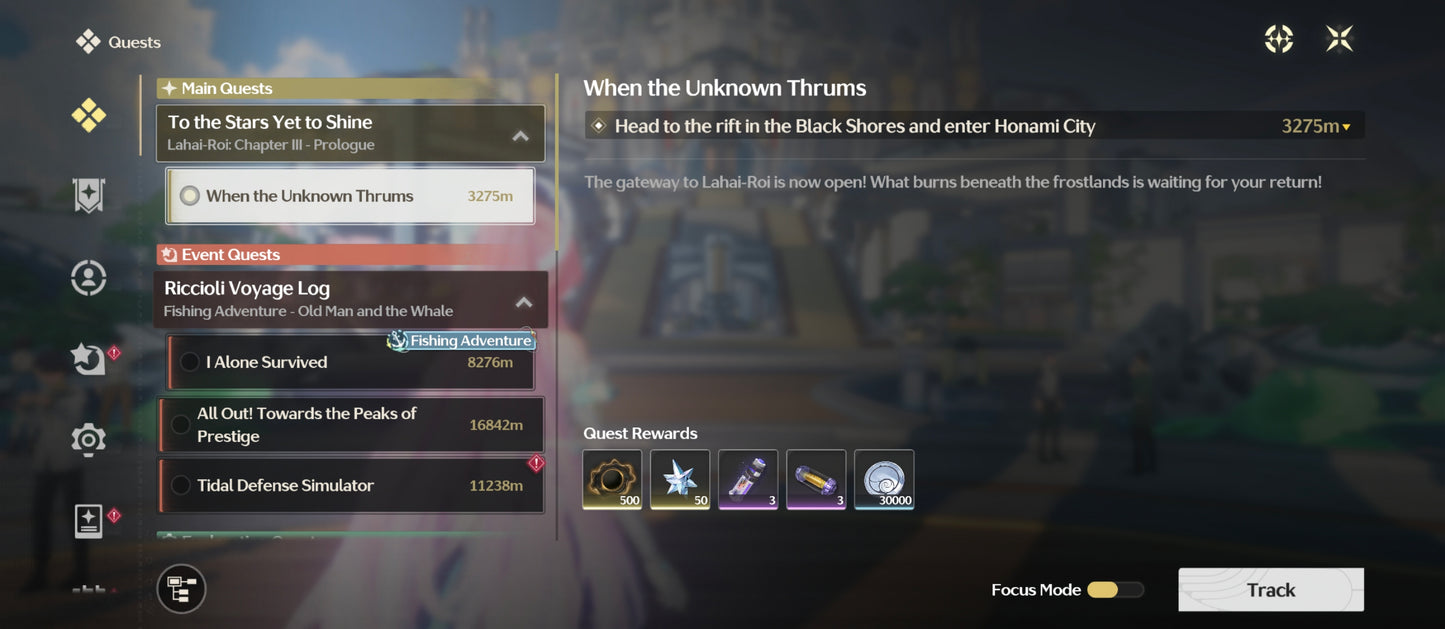Choose the I Alone Survived quest
This screenshot has height=629, width=1445.
350,362
